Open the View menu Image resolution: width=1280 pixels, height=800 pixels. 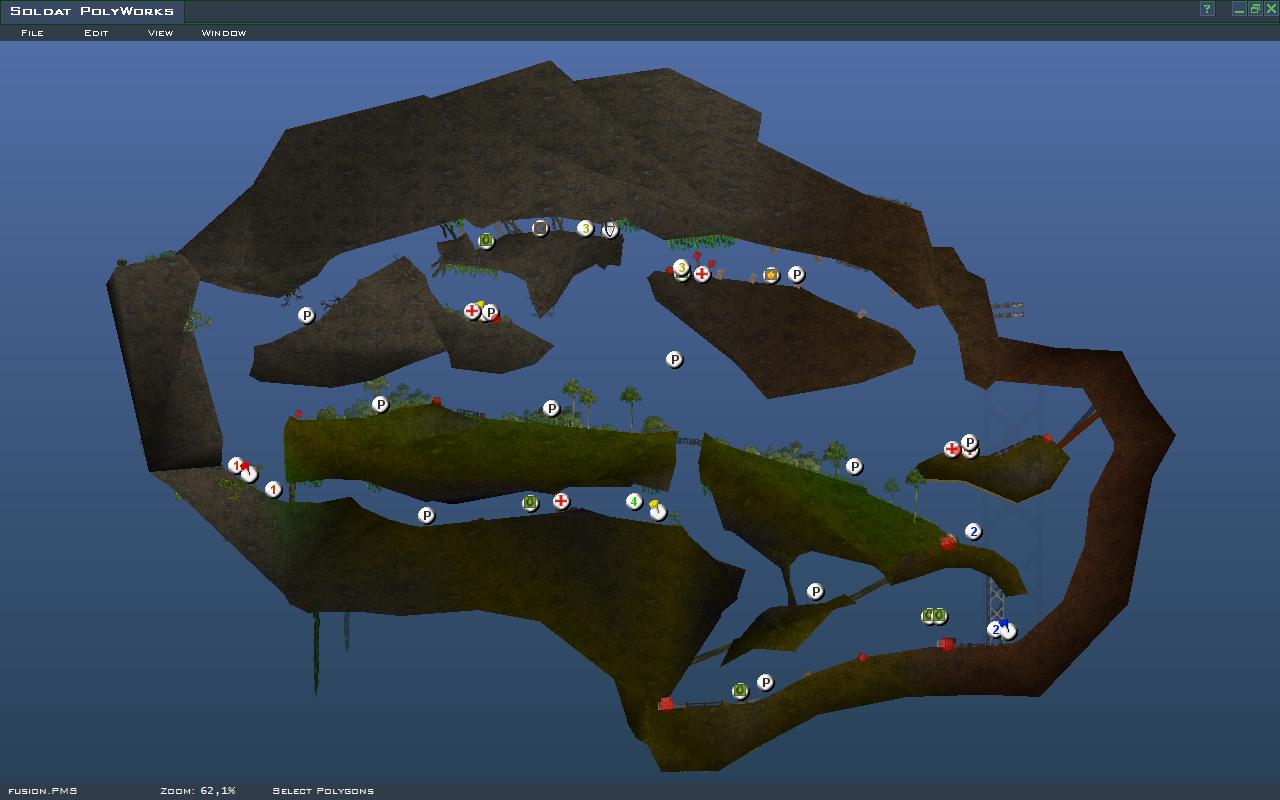coord(160,33)
